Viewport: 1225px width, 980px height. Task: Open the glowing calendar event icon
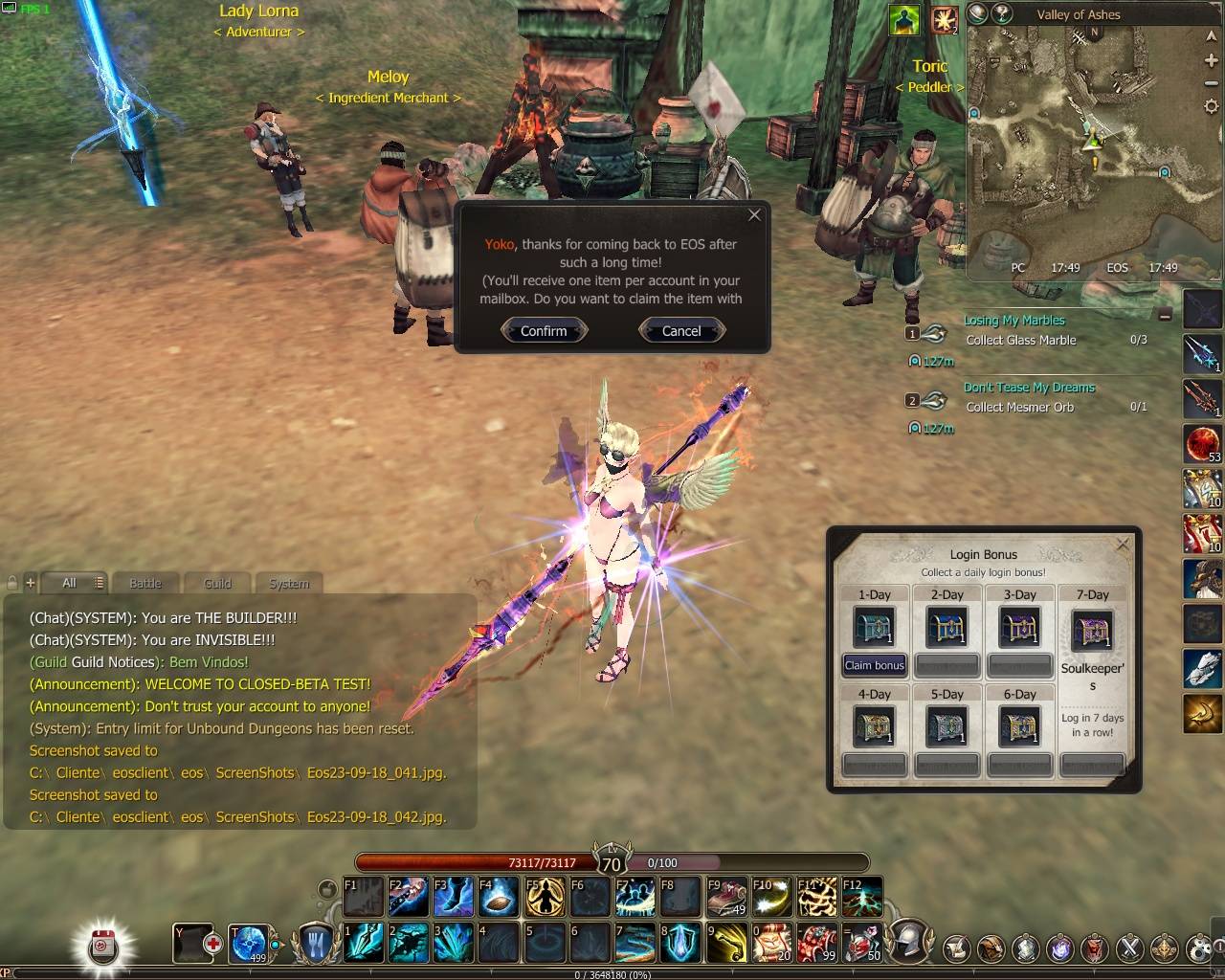pos(102,947)
